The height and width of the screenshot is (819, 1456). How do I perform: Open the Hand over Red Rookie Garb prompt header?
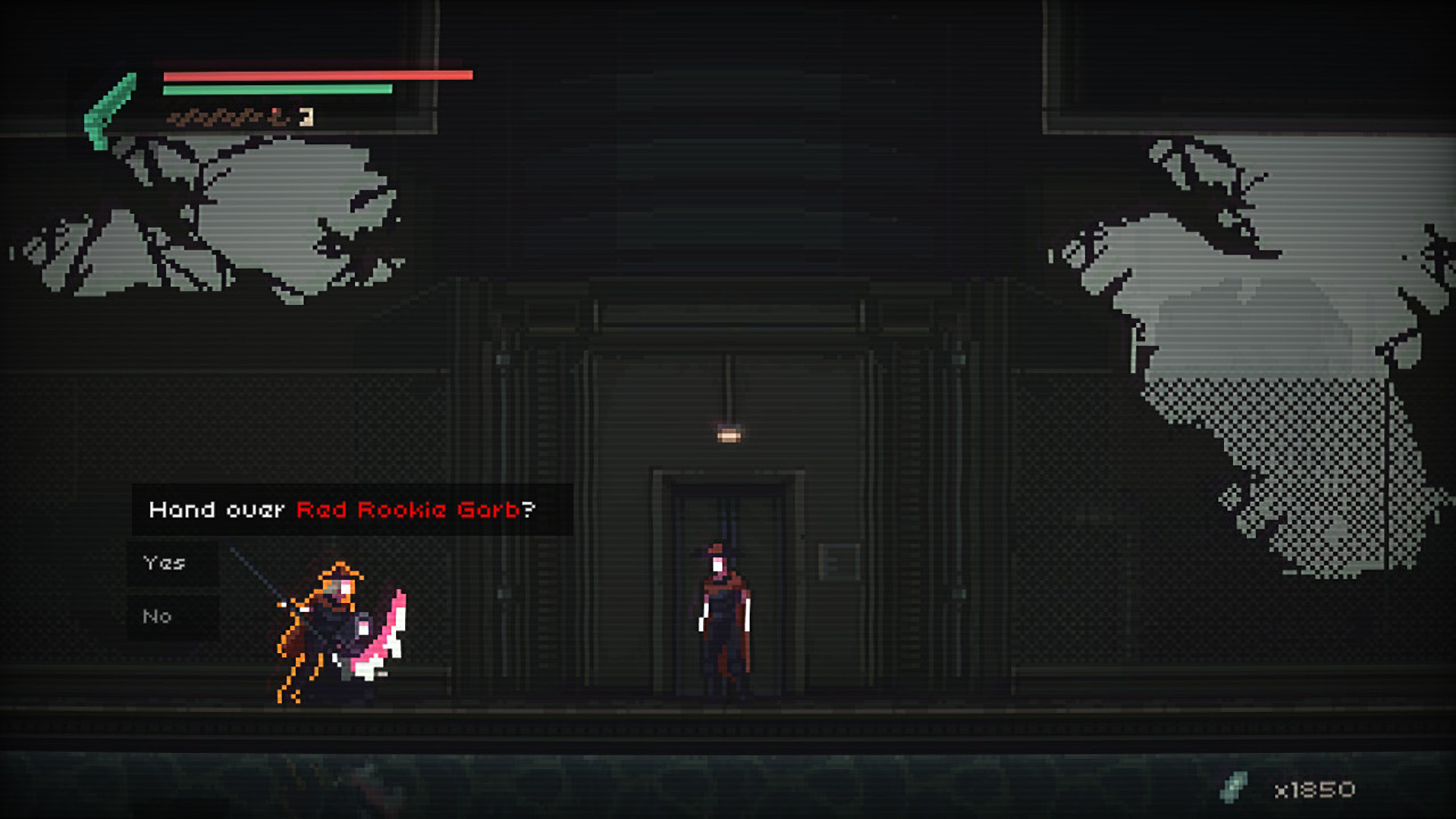pos(341,510)
